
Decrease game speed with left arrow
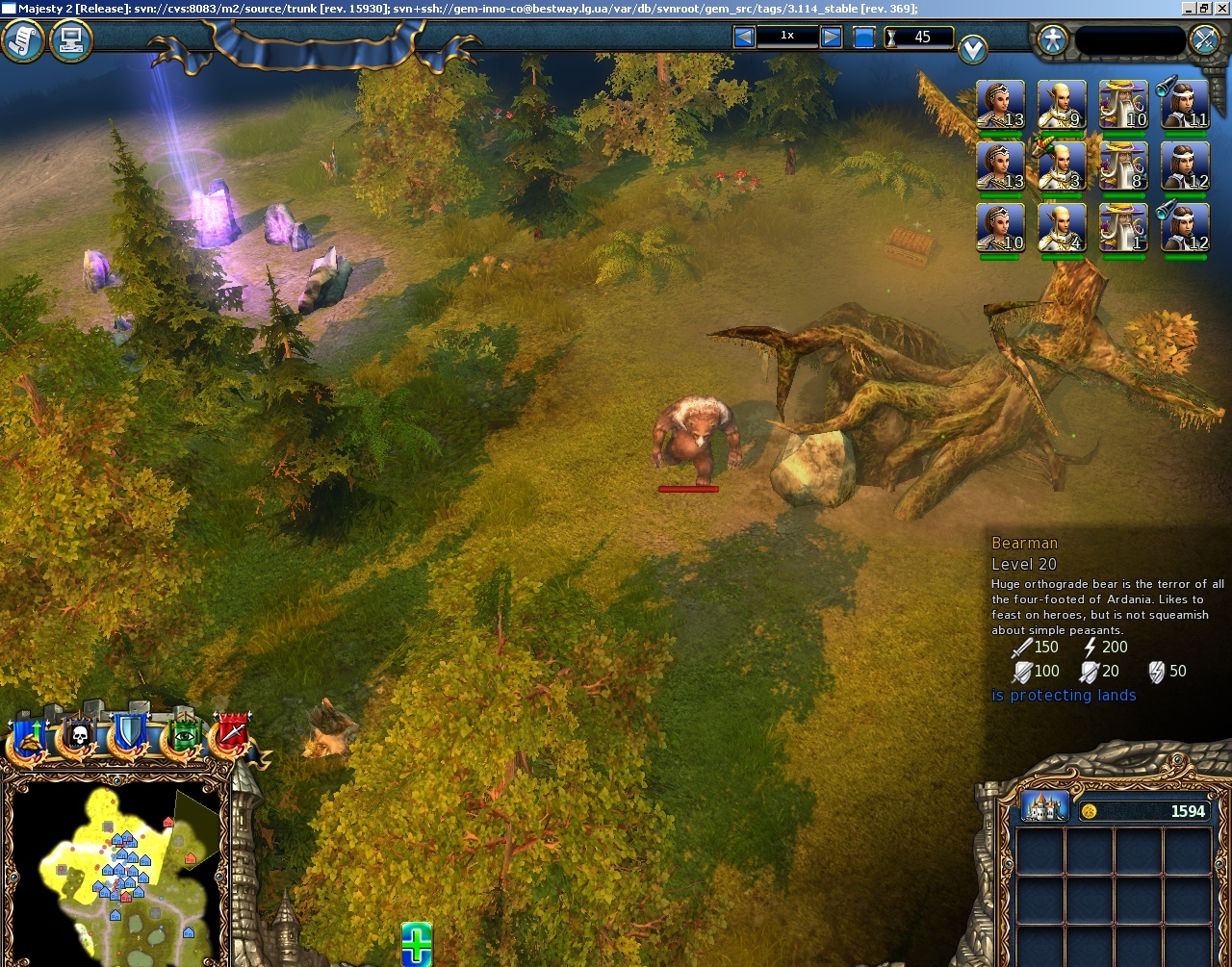(744, 37)
